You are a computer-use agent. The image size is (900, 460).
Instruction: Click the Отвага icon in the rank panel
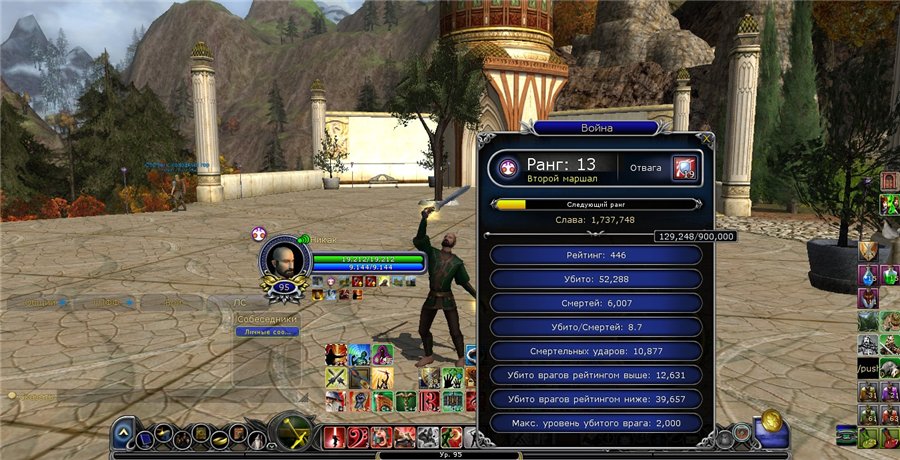685,167
